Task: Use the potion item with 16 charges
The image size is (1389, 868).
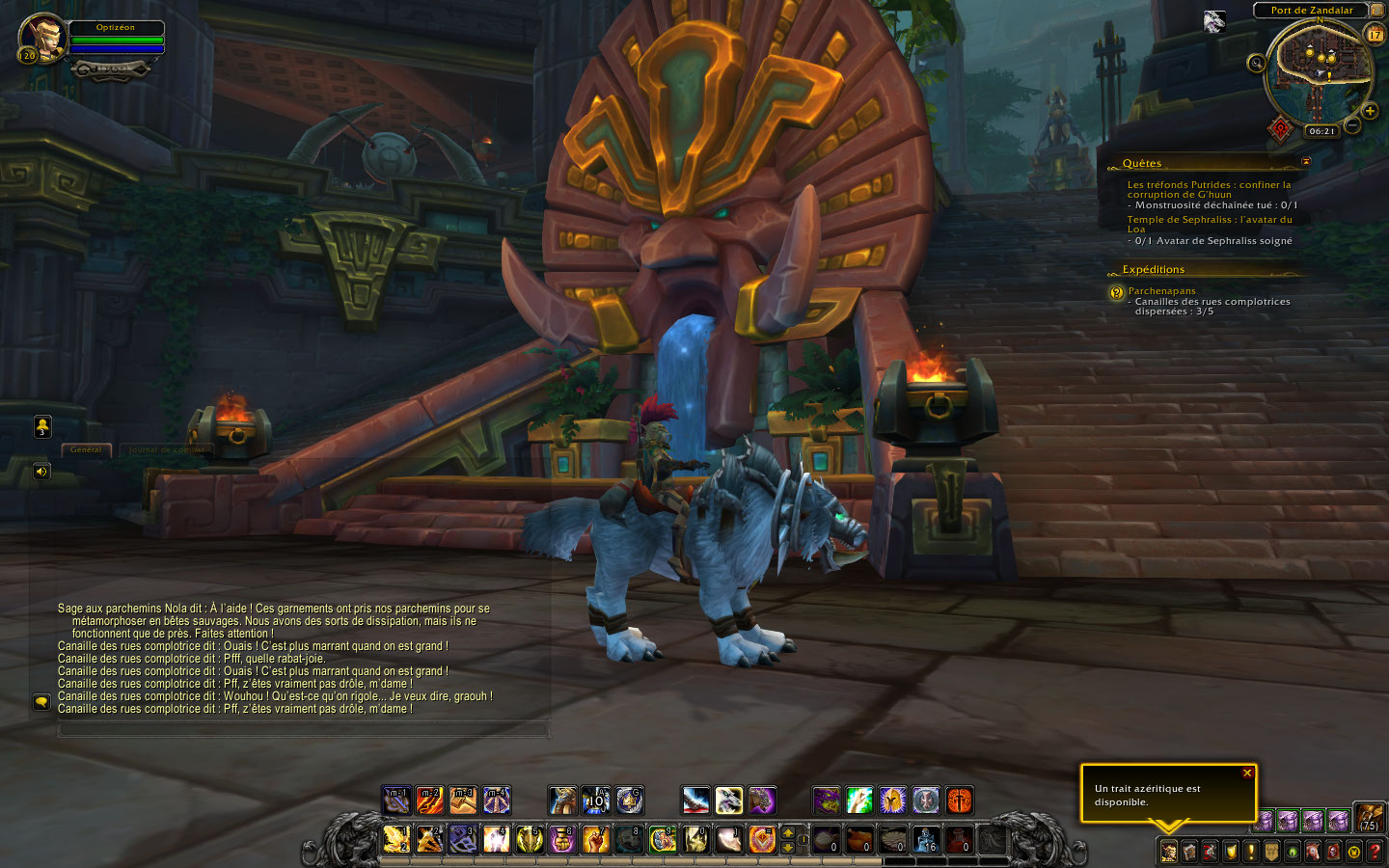Action: (926, 839)
